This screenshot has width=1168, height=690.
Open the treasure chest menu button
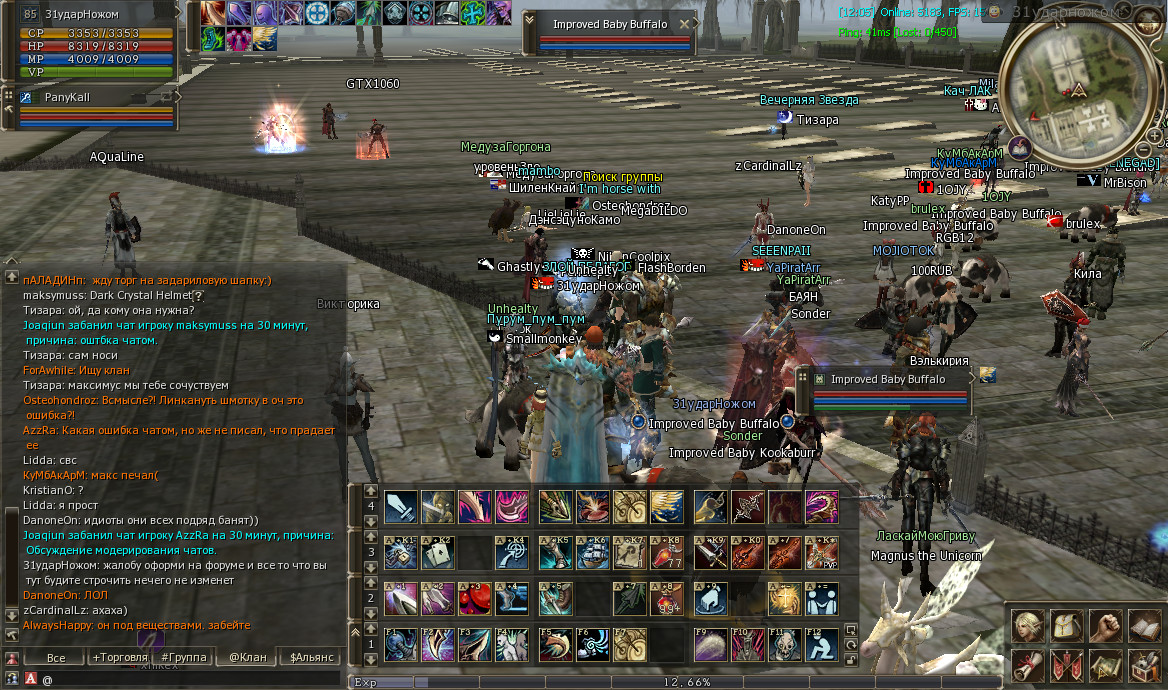1145,664
